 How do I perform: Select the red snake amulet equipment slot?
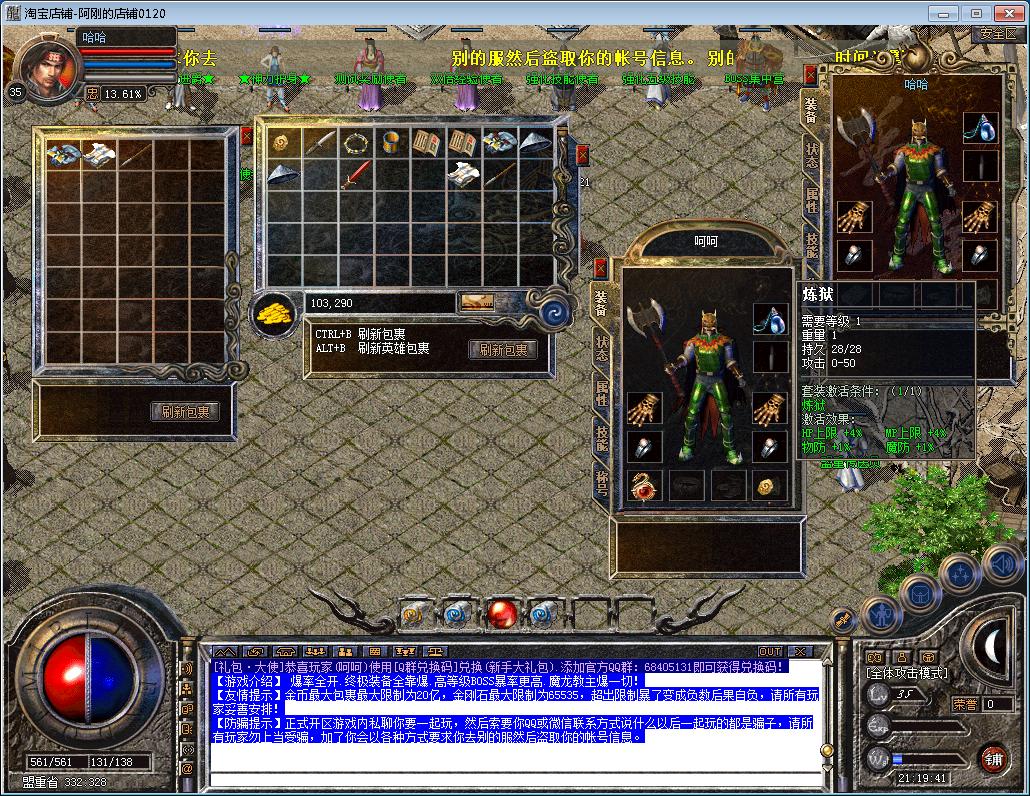click(644, 486)
